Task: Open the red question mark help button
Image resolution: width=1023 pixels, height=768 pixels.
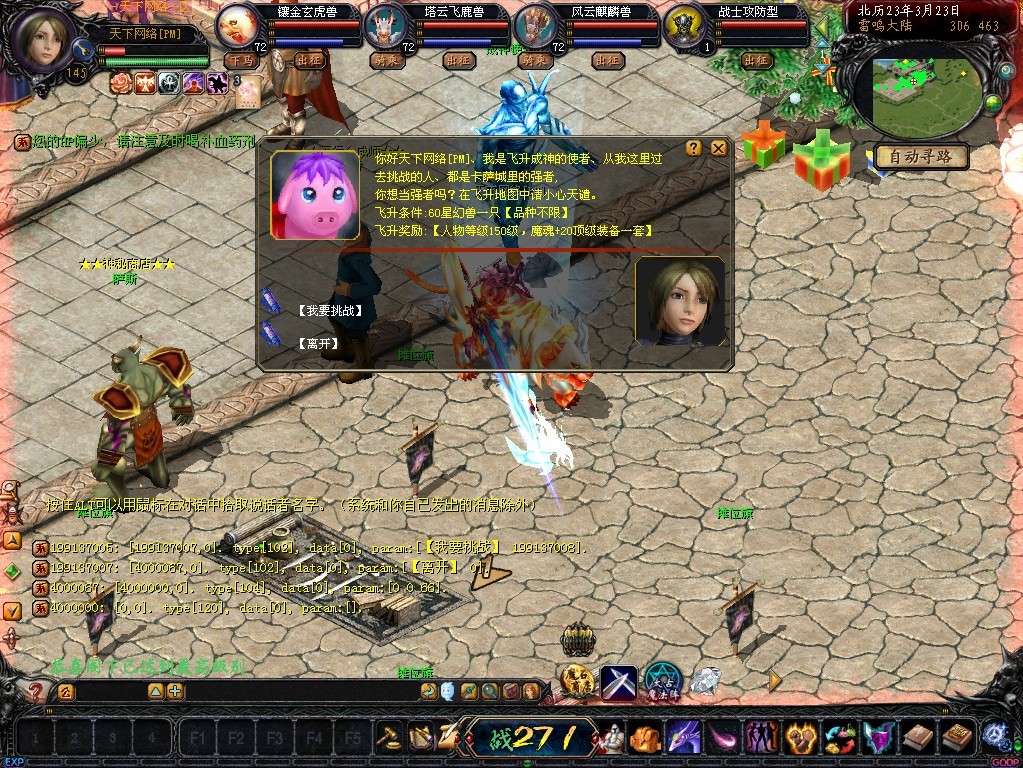Action: (37, 691)
